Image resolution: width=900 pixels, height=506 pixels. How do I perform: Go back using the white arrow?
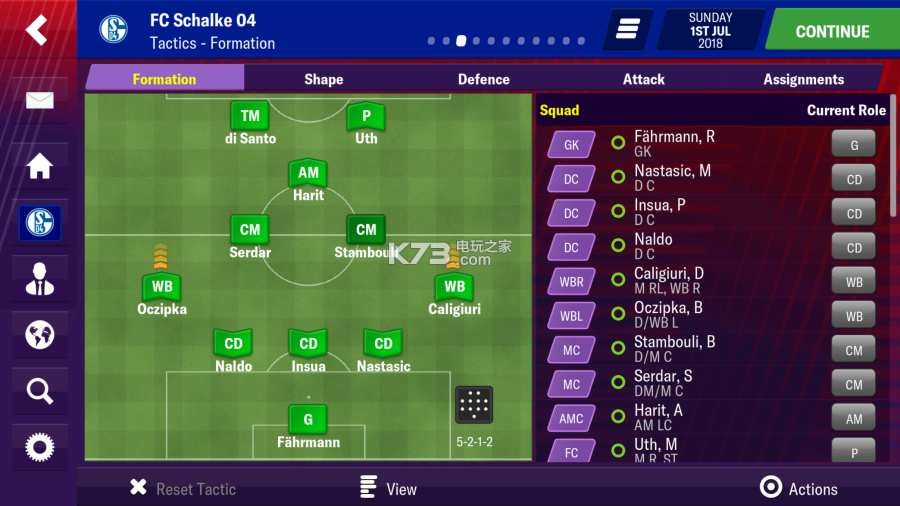(x=37, y=30)
